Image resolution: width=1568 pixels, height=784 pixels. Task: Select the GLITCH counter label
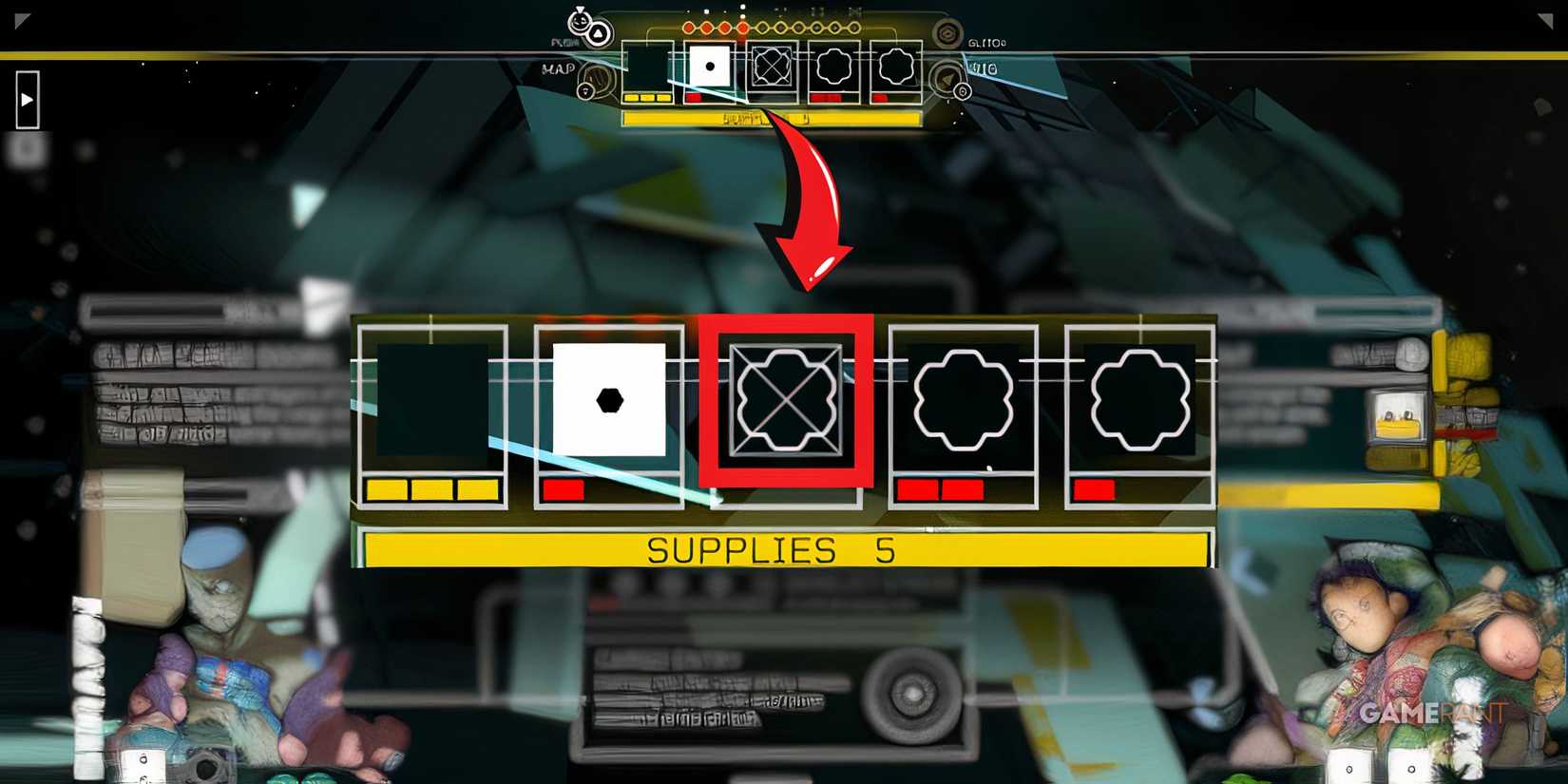click(985, 42)
